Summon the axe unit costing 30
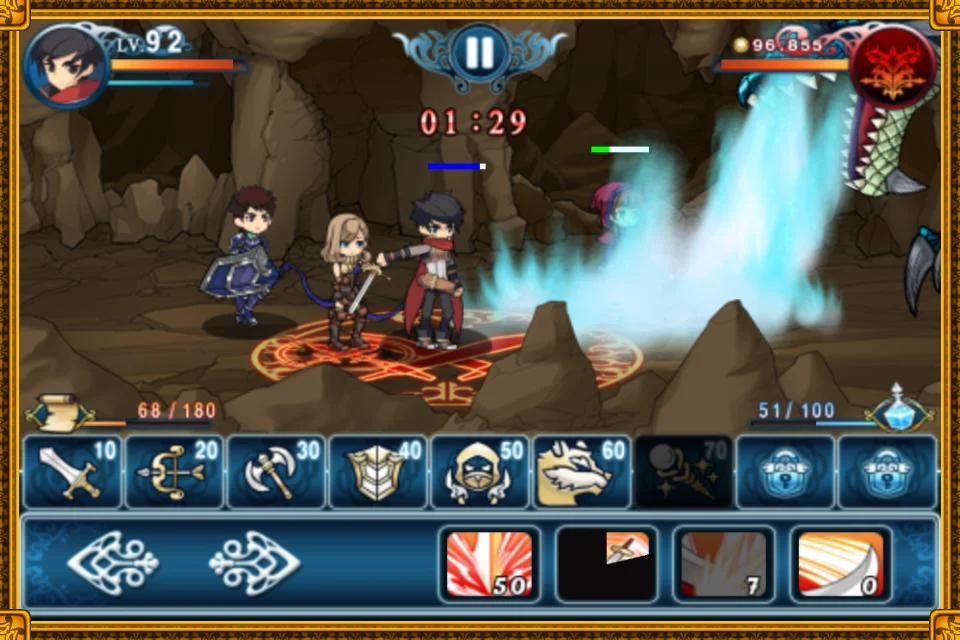960x640 pixels. point(276,472)
